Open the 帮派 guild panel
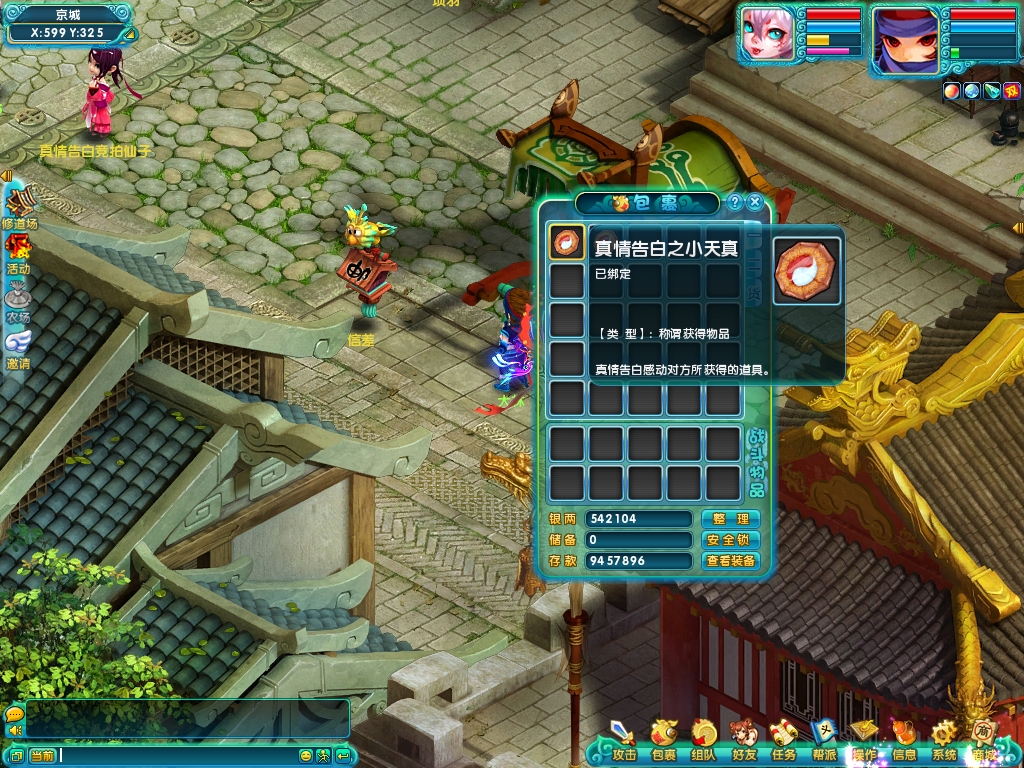Viewport: 1024px width, 768px height. click(823, 738)
